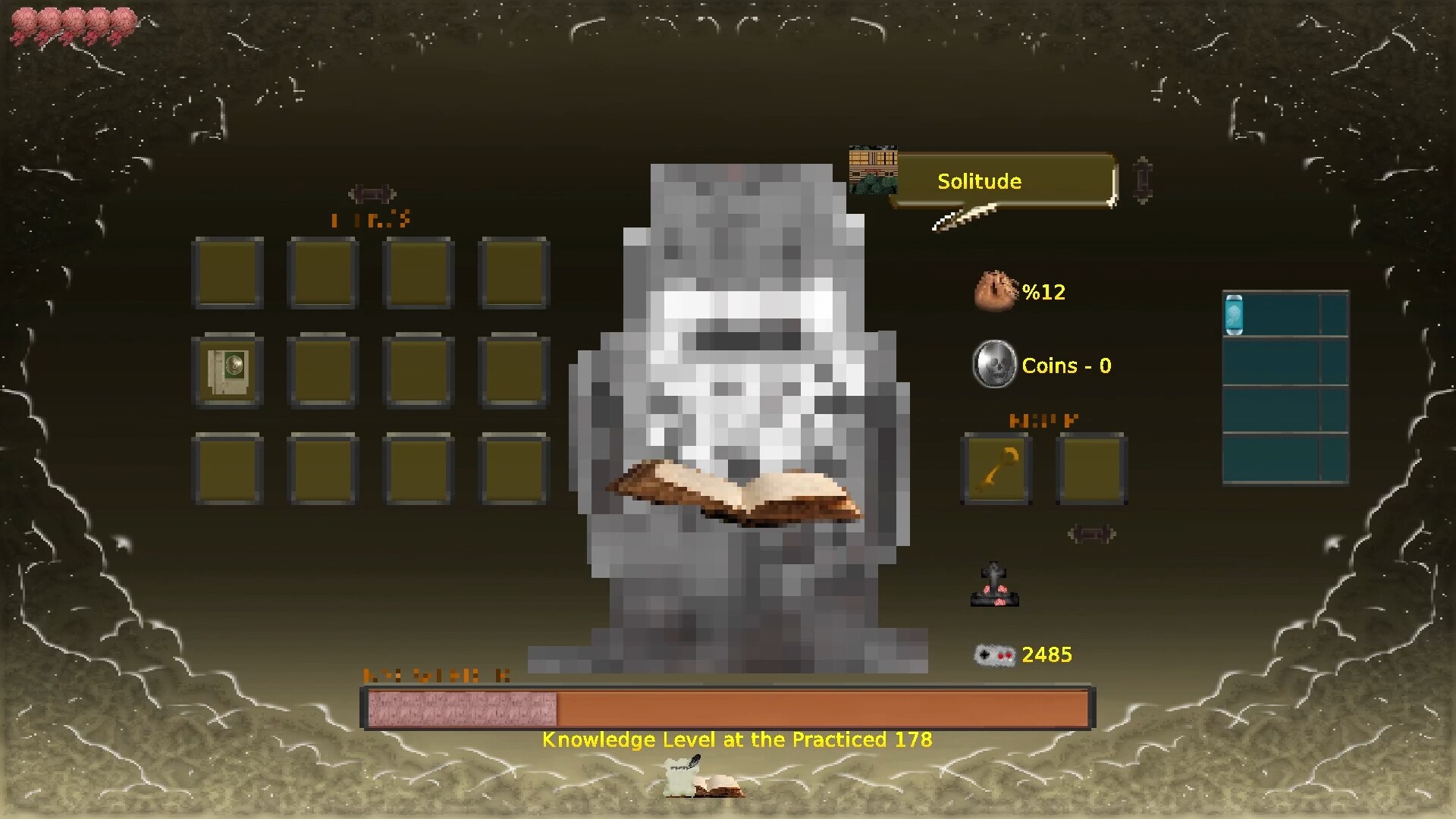Select the green card item in the grid
This screenshot has height=819, width=1456.
coord(227,371)
